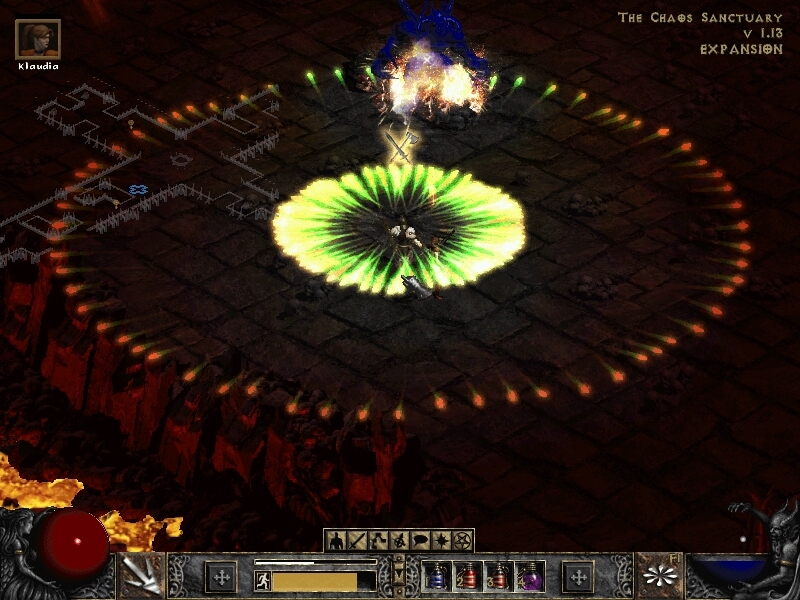
Task: Select the right-click white burst skill
Action: click(660, 576)
